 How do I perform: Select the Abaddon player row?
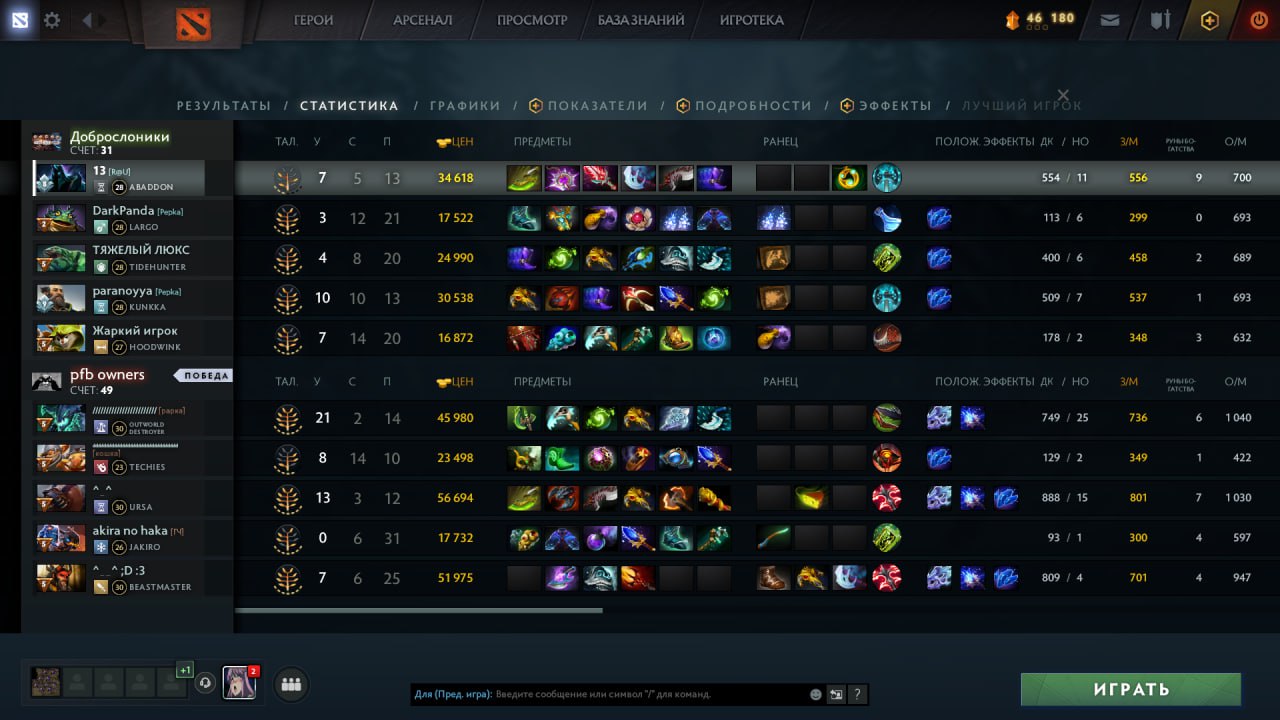coord(119,178)
